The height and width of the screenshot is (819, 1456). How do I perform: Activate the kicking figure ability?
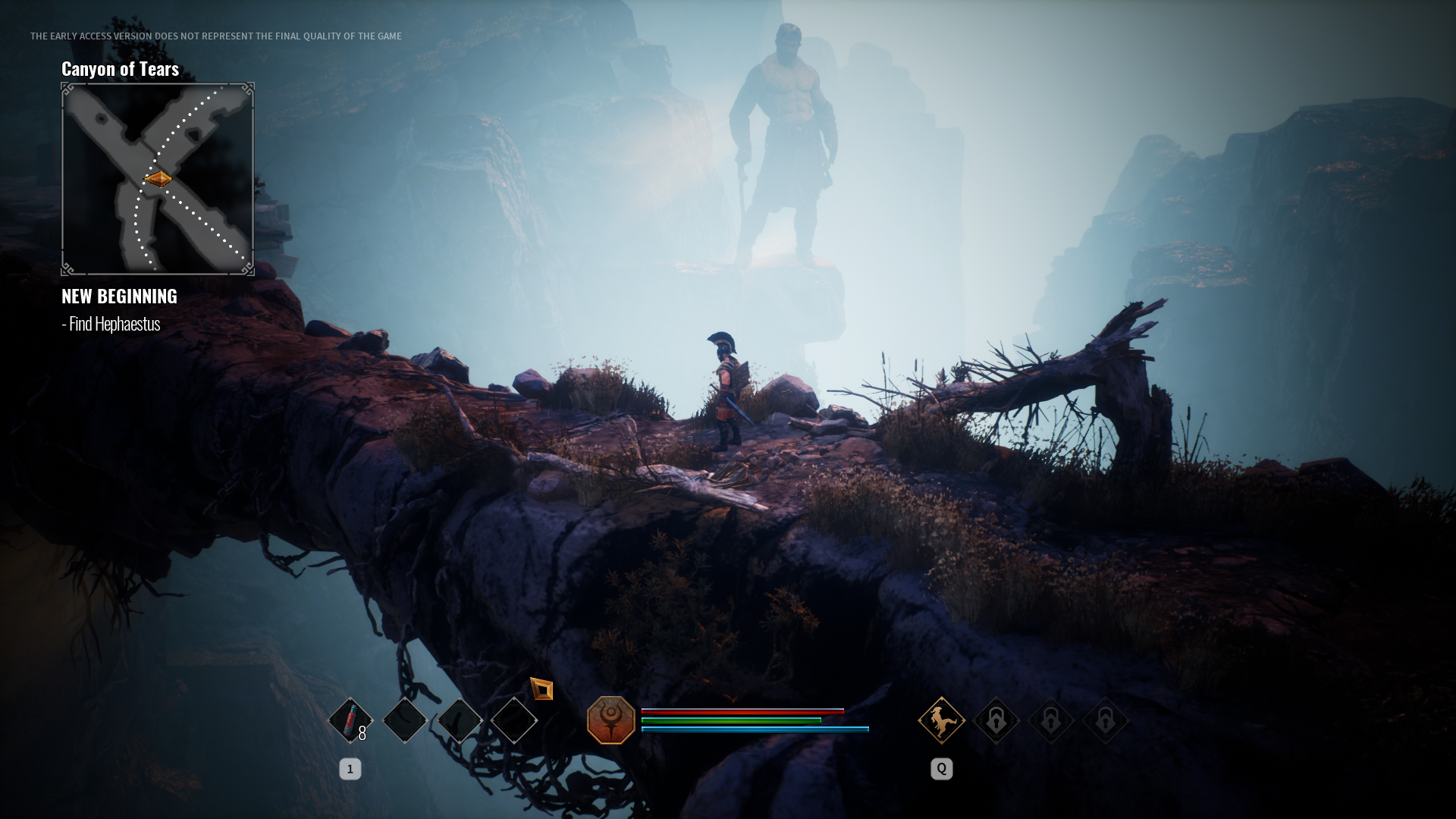pos(941,720)
